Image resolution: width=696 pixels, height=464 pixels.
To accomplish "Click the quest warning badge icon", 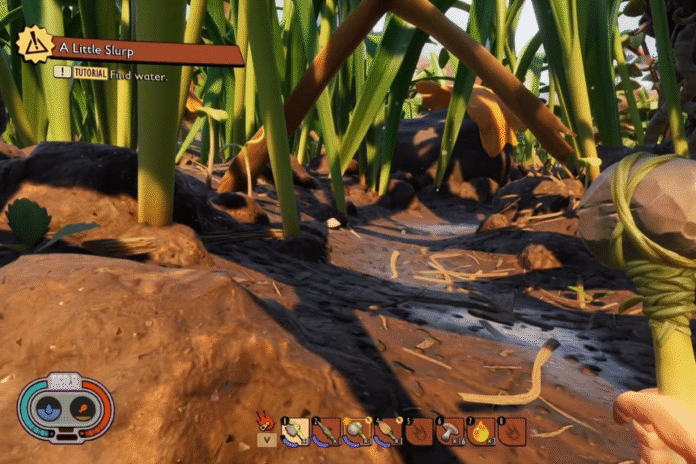I will tap(35, 46).
